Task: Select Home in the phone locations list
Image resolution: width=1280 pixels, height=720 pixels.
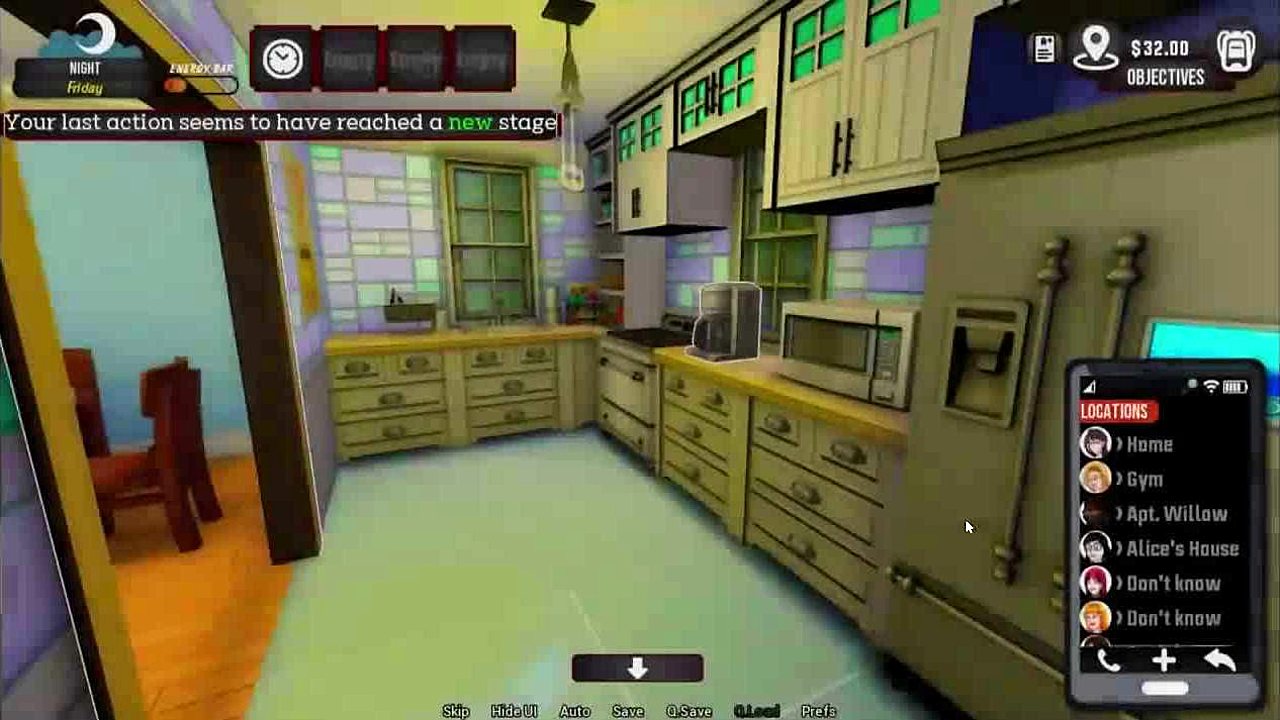Action: coord(1148,444)
